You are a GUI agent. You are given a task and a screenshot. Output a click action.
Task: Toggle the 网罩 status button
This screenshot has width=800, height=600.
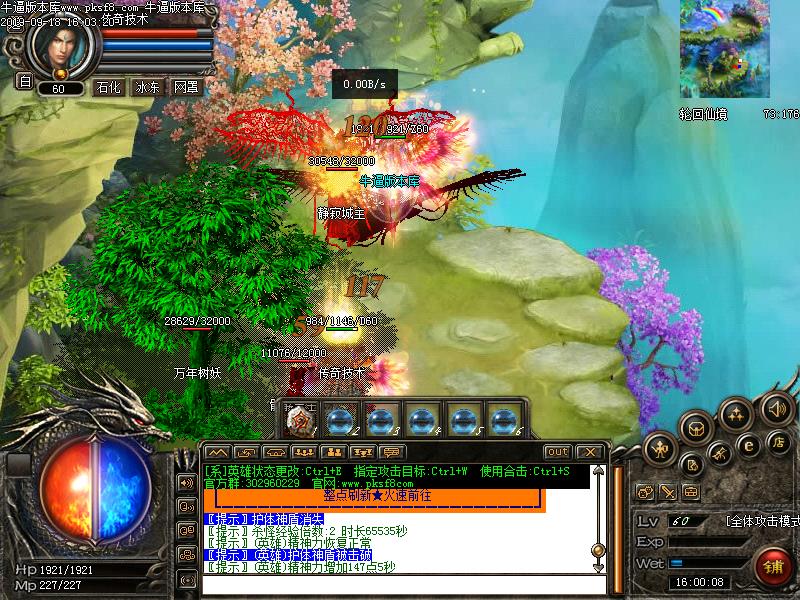point(186,87)
